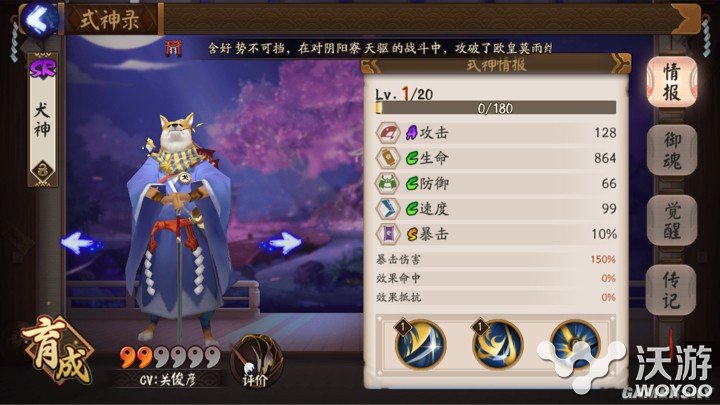Select the 生命 health stat row
Viewport: 720px width, 405px height.
[x=495, y=158]
